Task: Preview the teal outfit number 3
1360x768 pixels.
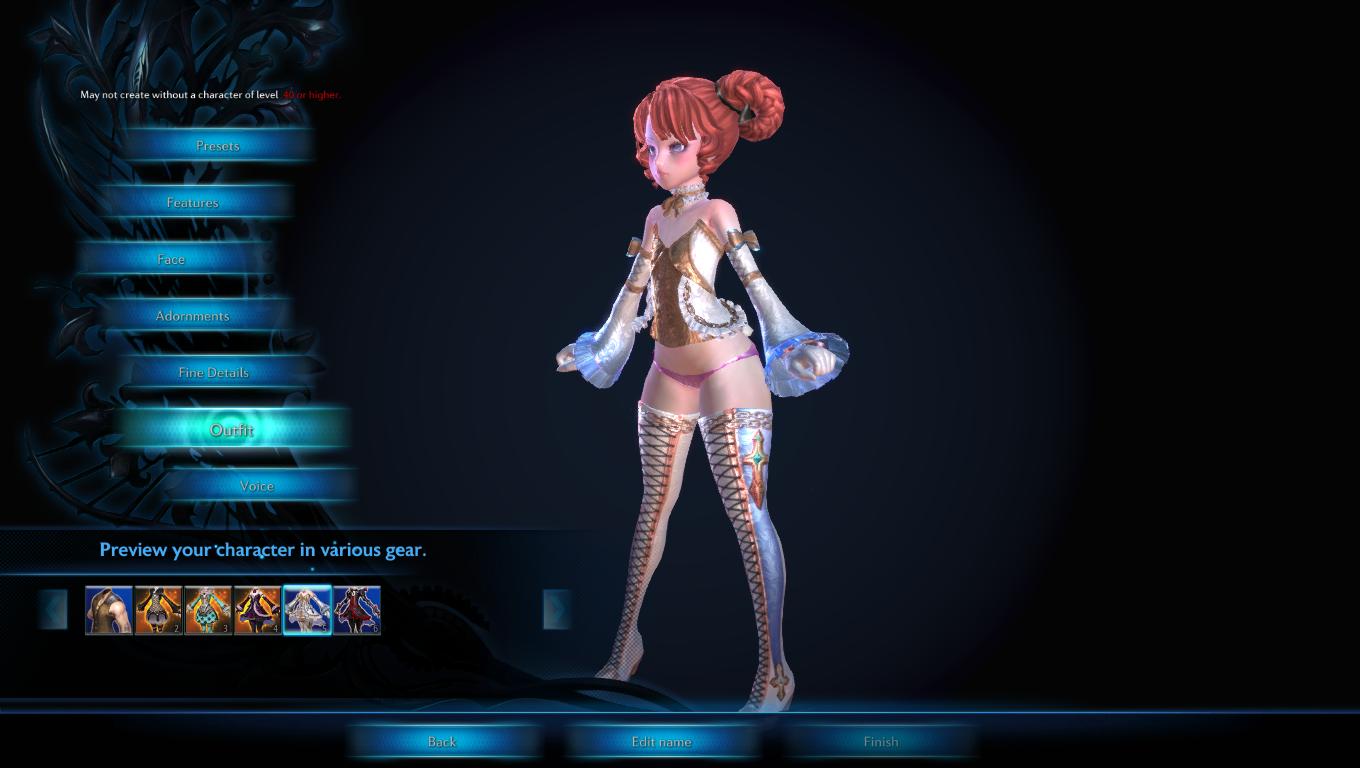Action: 208,610
